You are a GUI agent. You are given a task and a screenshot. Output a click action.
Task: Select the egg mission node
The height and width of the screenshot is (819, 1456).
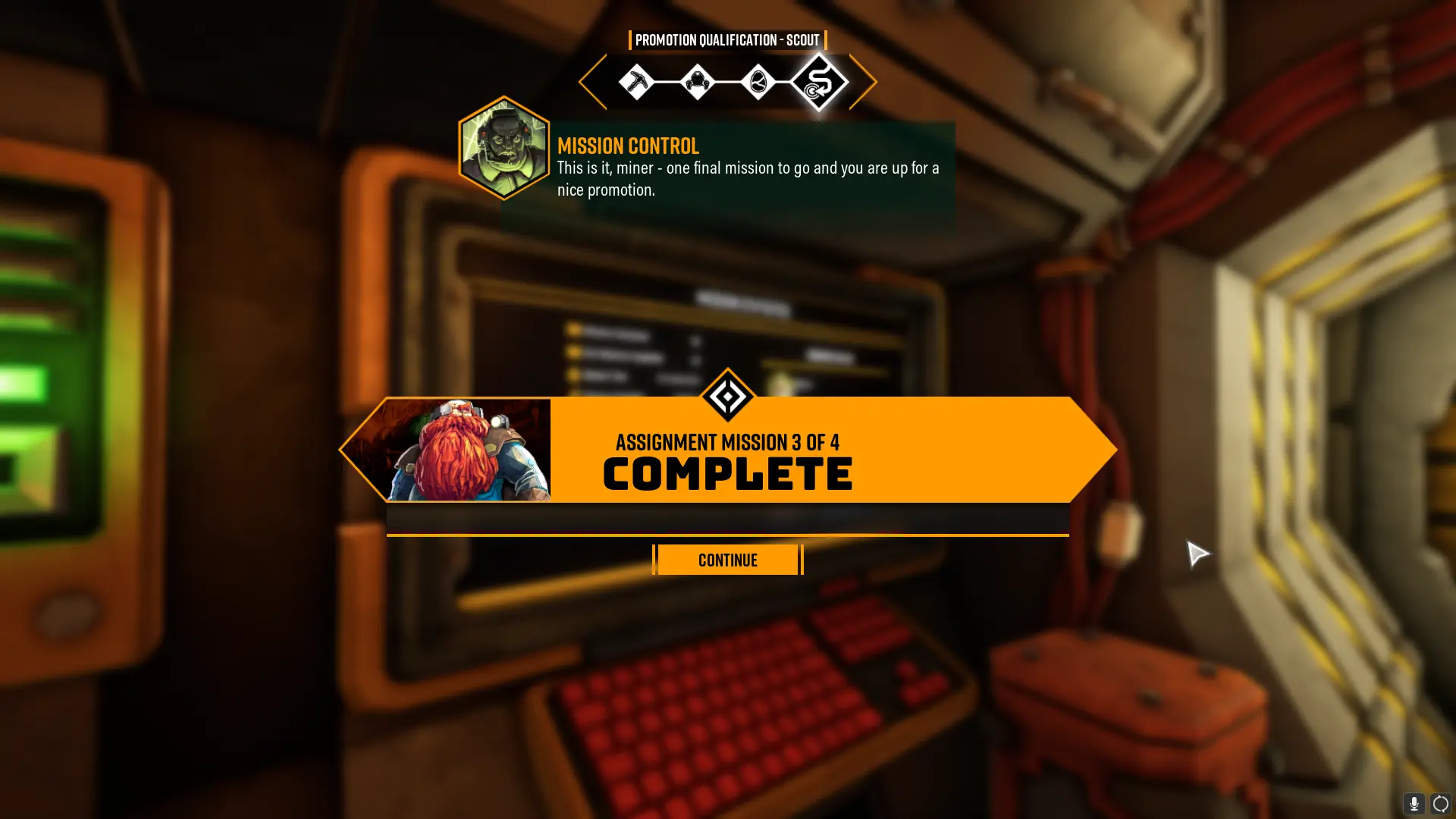tap(758, 82)
